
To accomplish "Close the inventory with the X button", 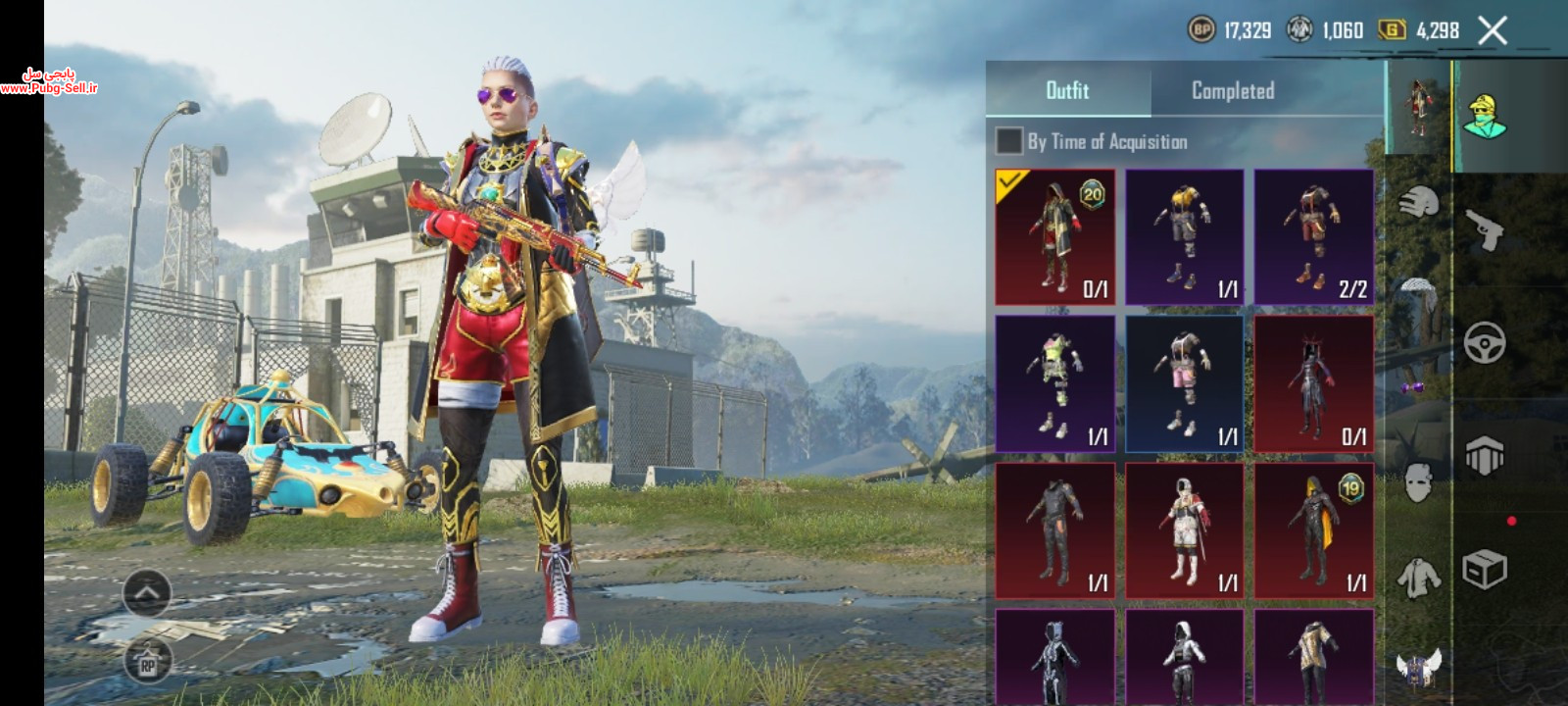I will (1493, 31).
